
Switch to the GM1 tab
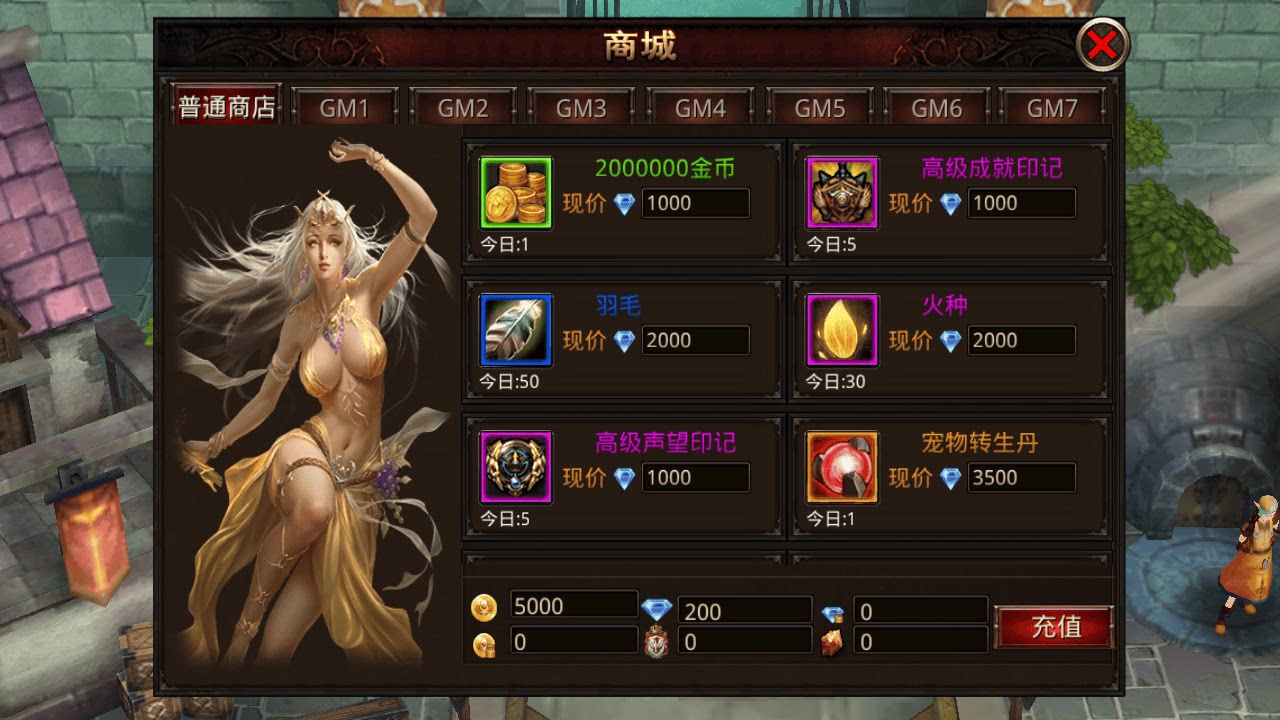pos(345,108)
